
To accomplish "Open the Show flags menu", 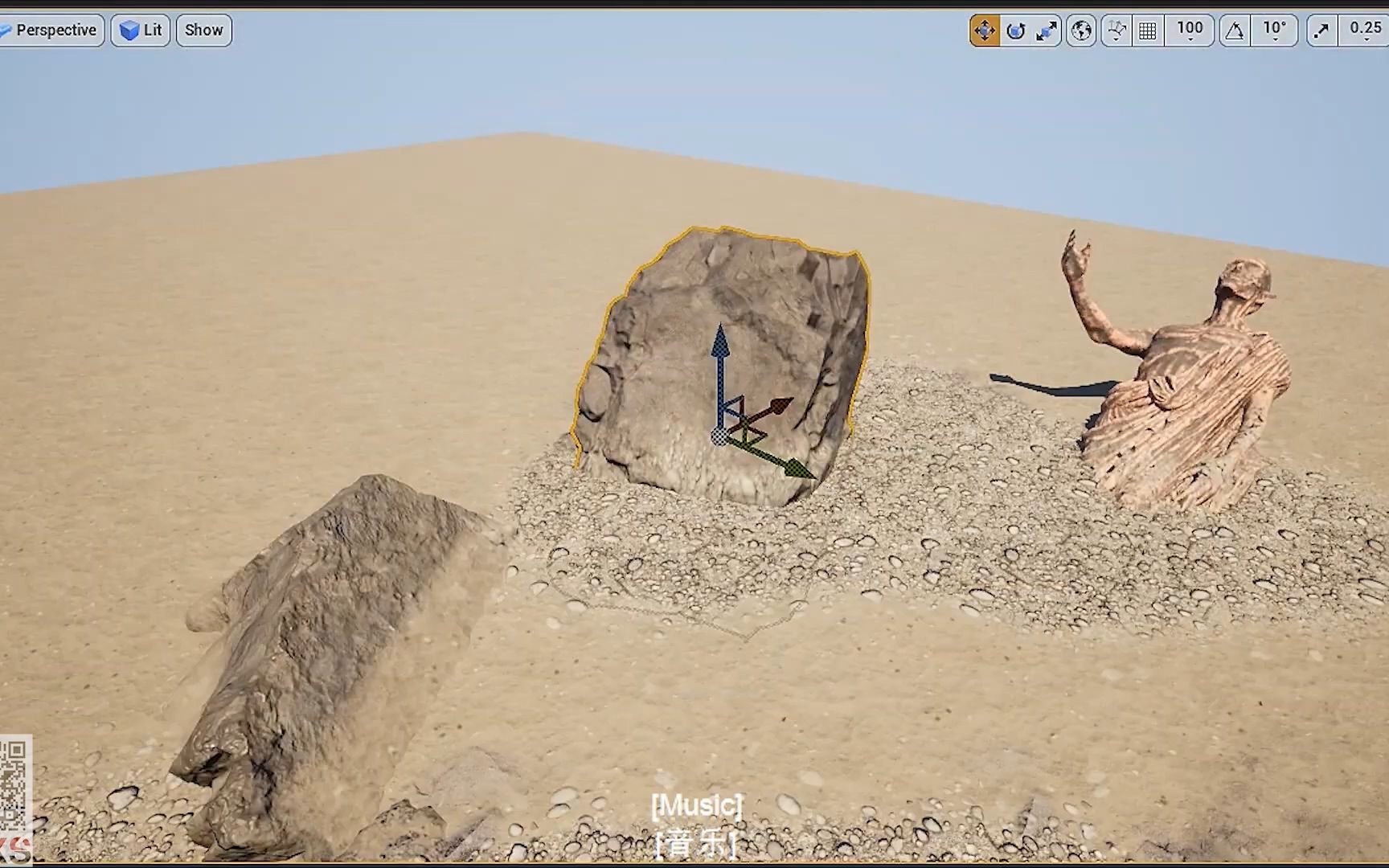I will pos(203,30).
